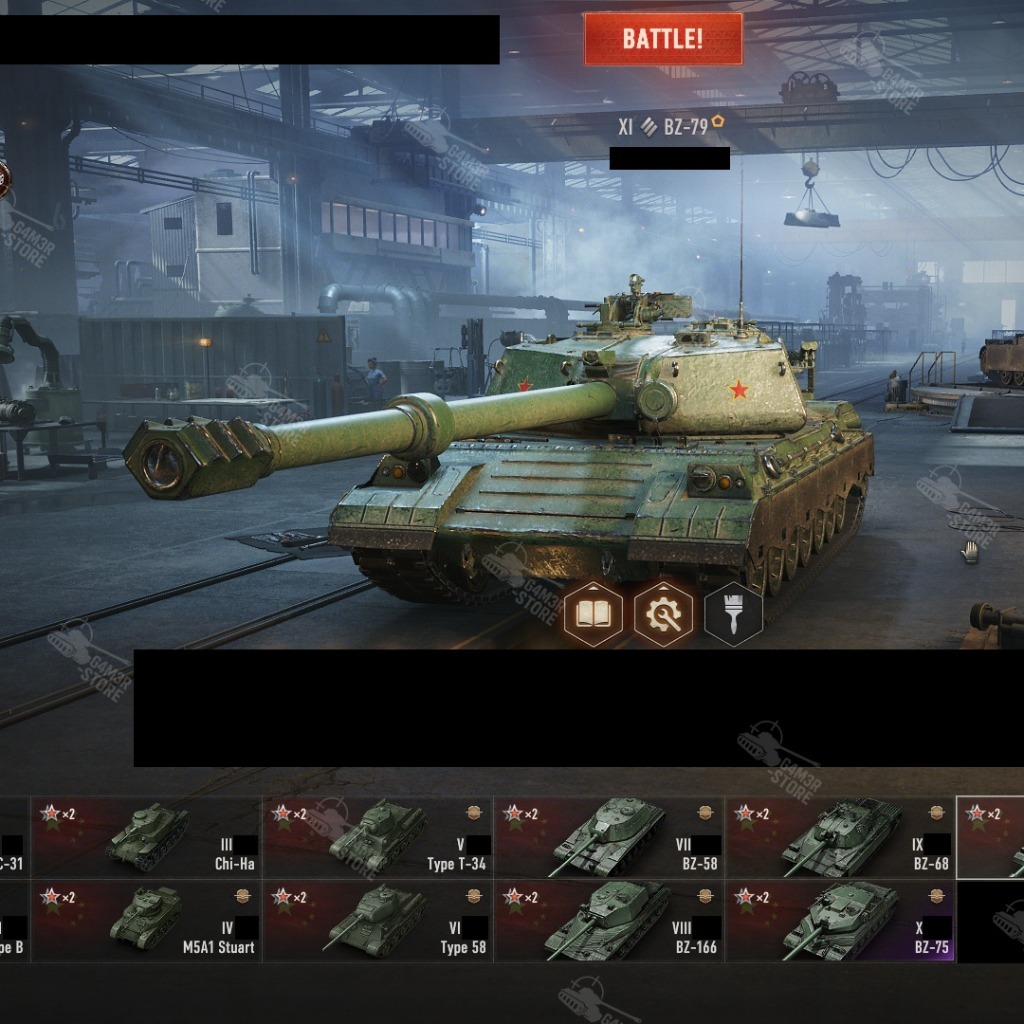This screenshot has width=1024, height=1024.
Task: Open the paintbrush customization icon
Action: [x=733, y=613]
